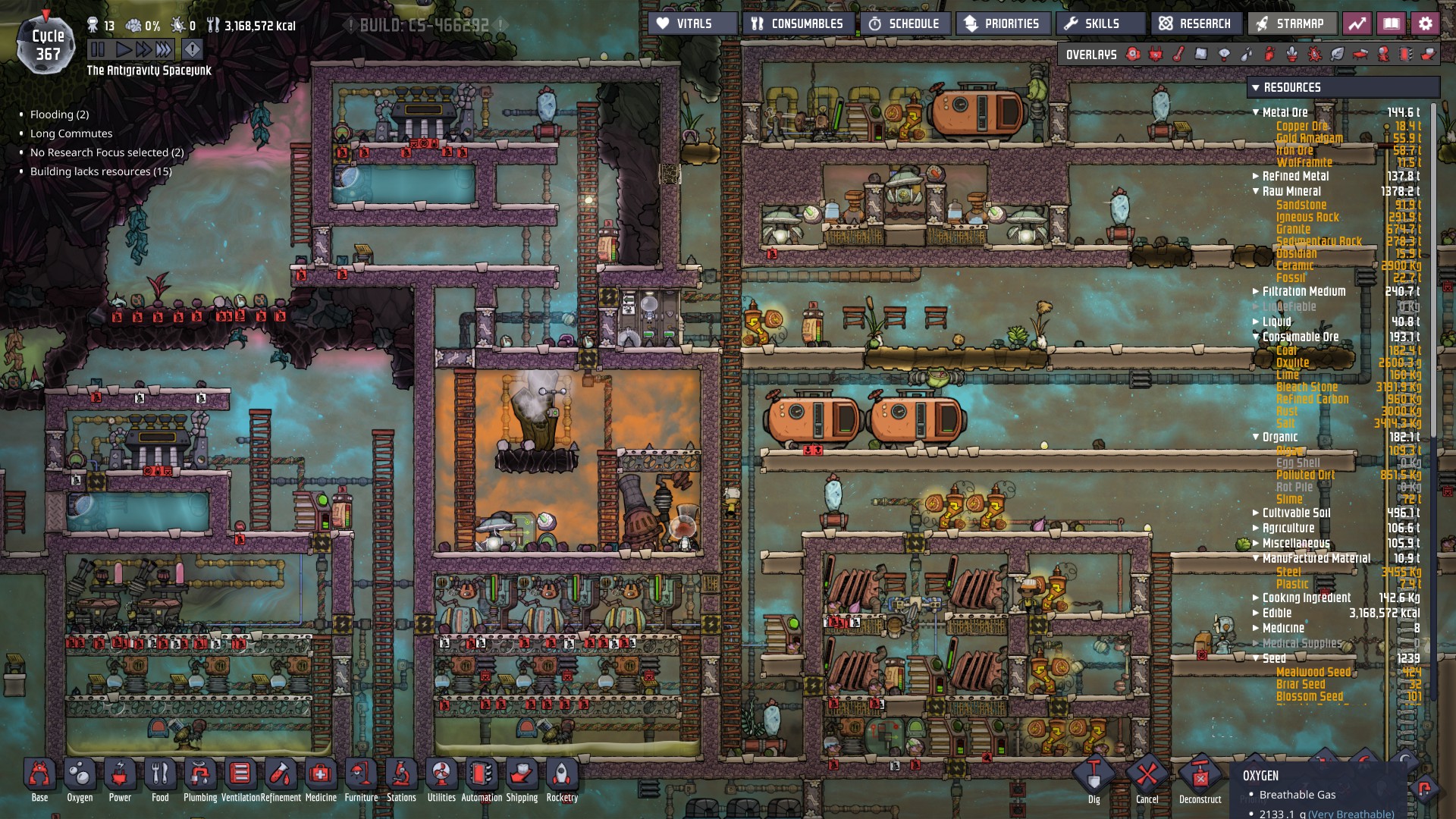Collapse the Metal Ore resource group
This screenshot has height=819, width=1456.
[x=1257, y=112]
